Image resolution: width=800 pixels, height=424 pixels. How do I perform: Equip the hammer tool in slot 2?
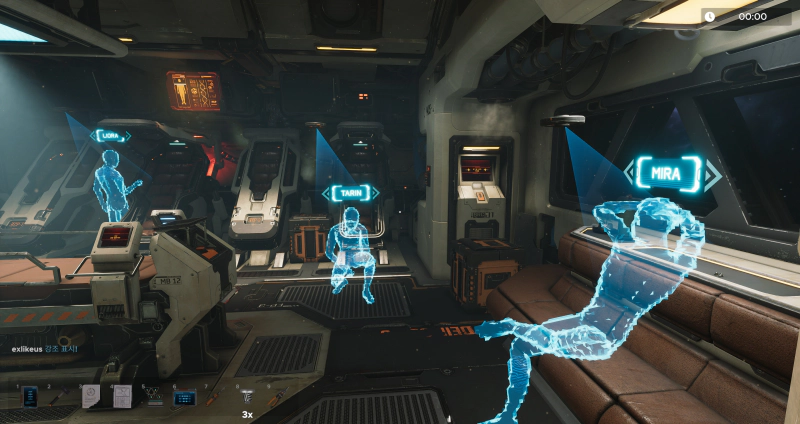(60, 396)
